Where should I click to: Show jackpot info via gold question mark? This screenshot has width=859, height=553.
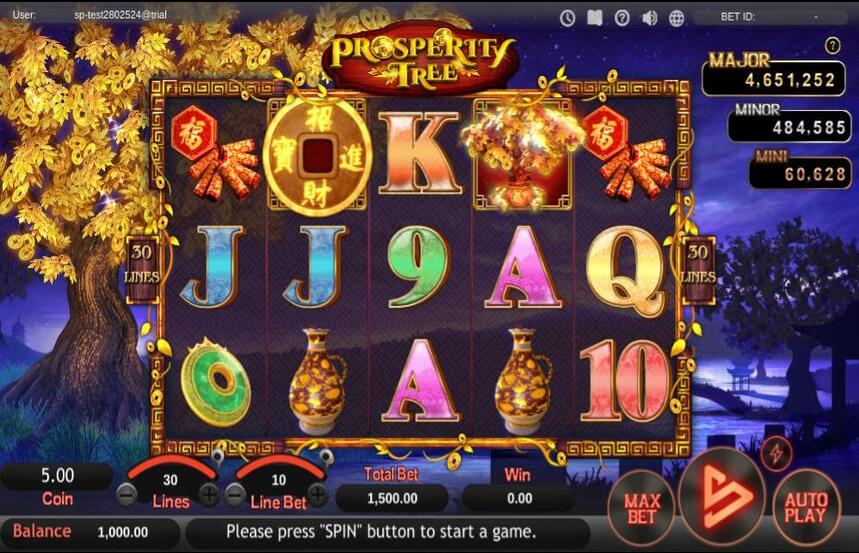click(832, 45)
